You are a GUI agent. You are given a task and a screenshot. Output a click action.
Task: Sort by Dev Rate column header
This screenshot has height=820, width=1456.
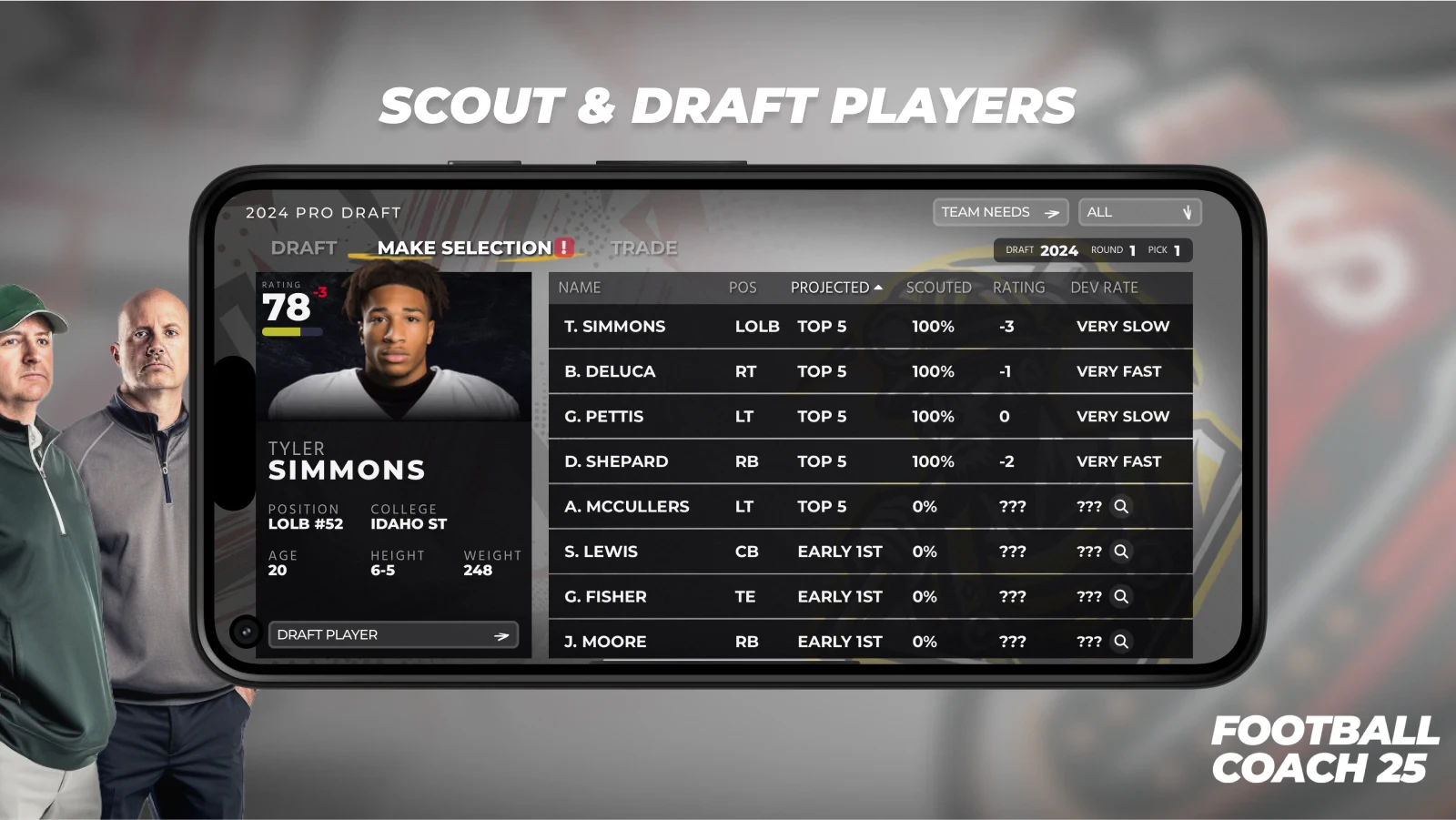pos(1104,288)
